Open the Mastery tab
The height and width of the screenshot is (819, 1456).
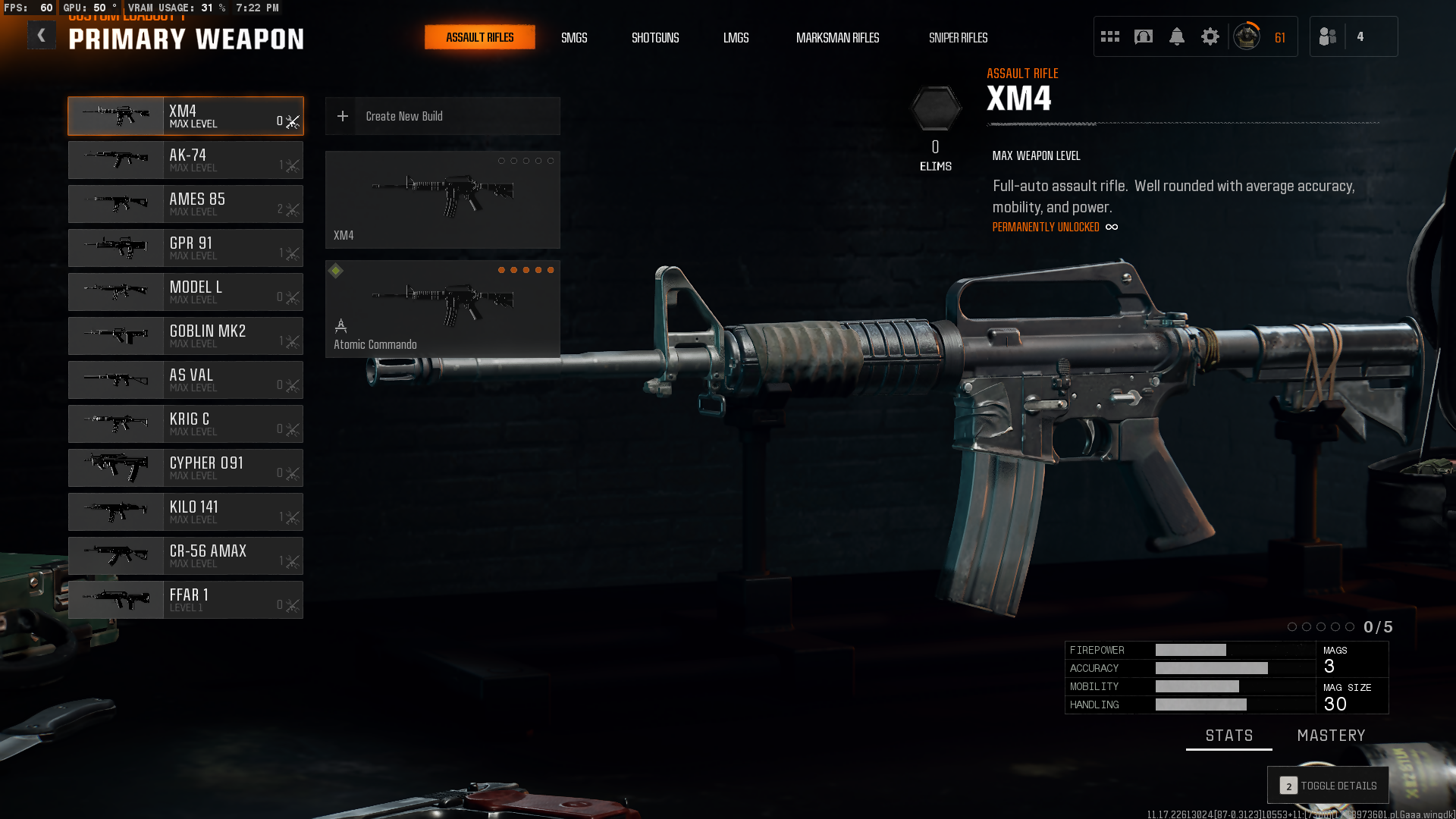coord(1331,736)
